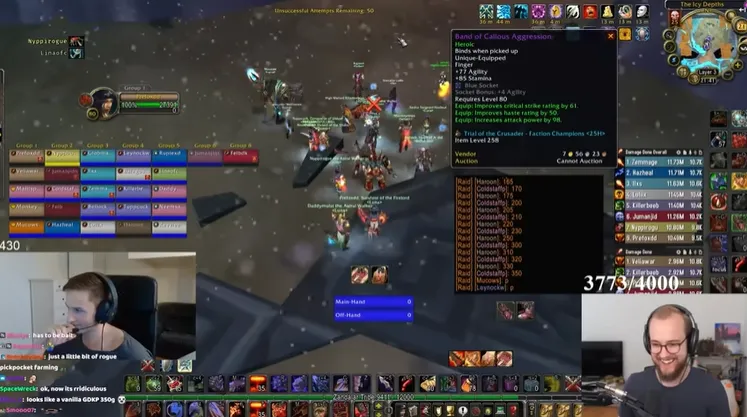This screenshot has height=417, width=747.
Task: Click the Off-Hand poison timer bar
Action: click(373, 316)
